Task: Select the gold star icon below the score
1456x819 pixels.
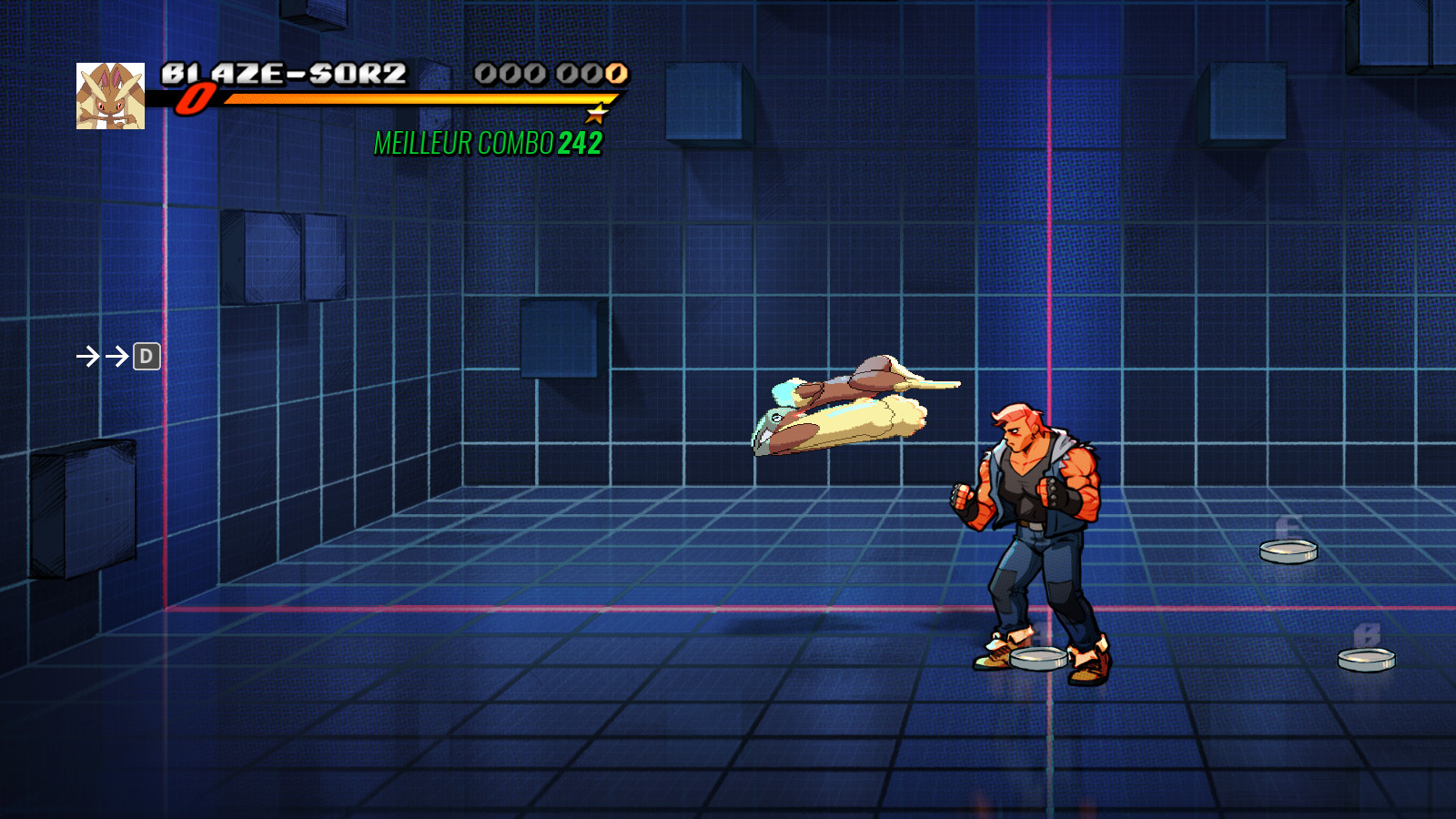Action: pos(598,113)
